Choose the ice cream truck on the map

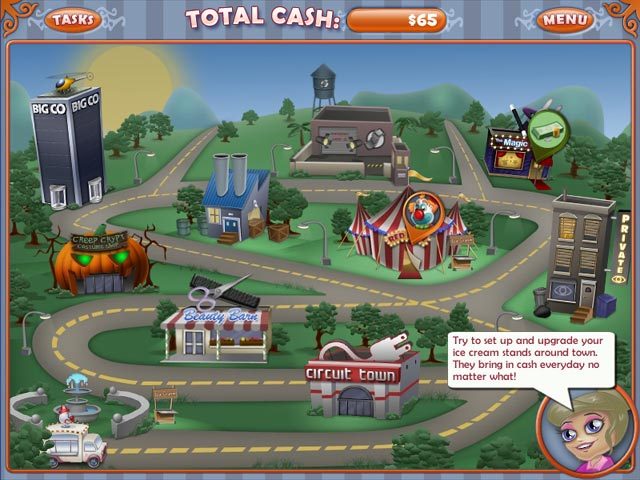coord(76,445)
